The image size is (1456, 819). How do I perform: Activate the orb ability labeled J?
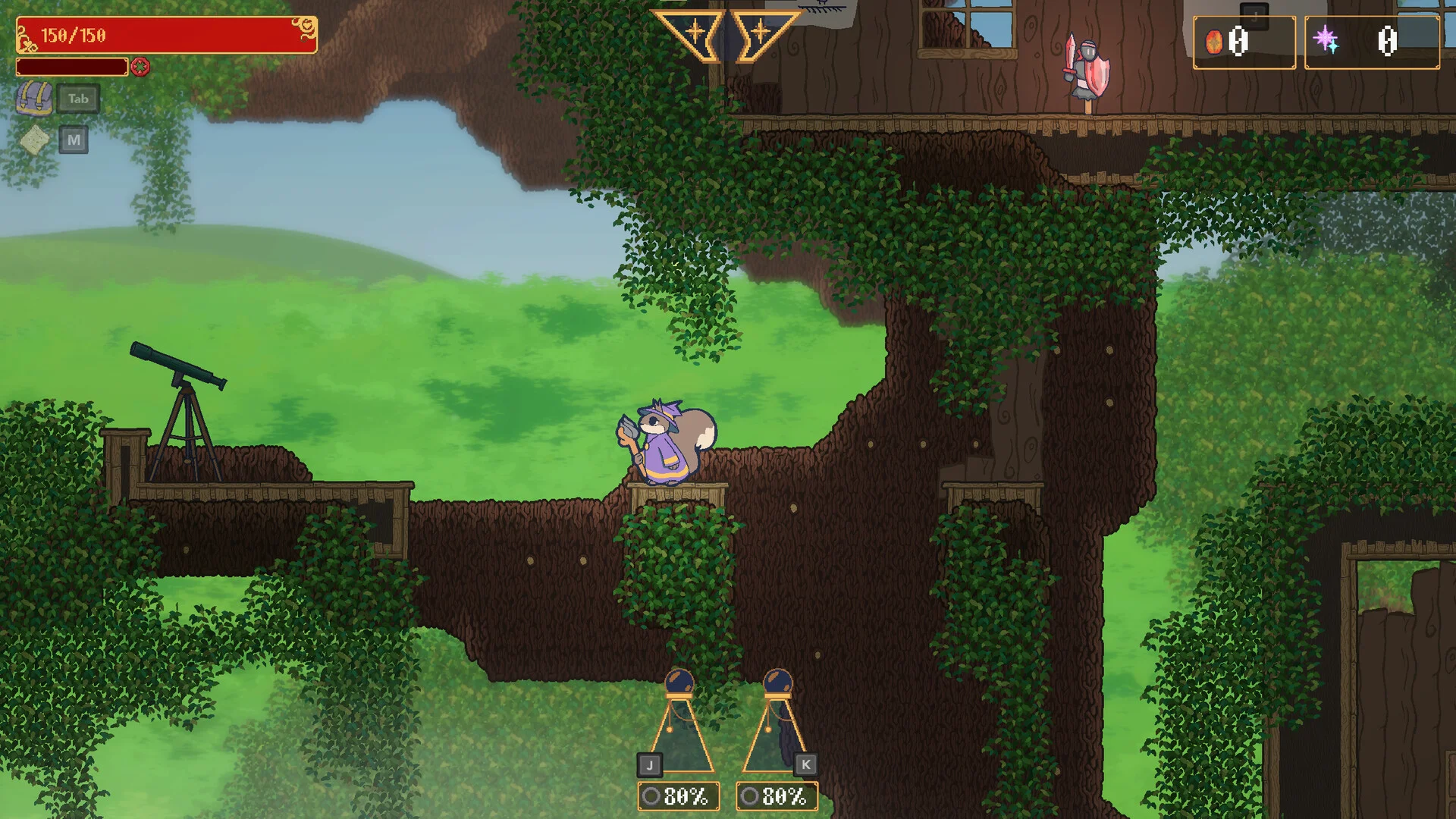[679, 724]
